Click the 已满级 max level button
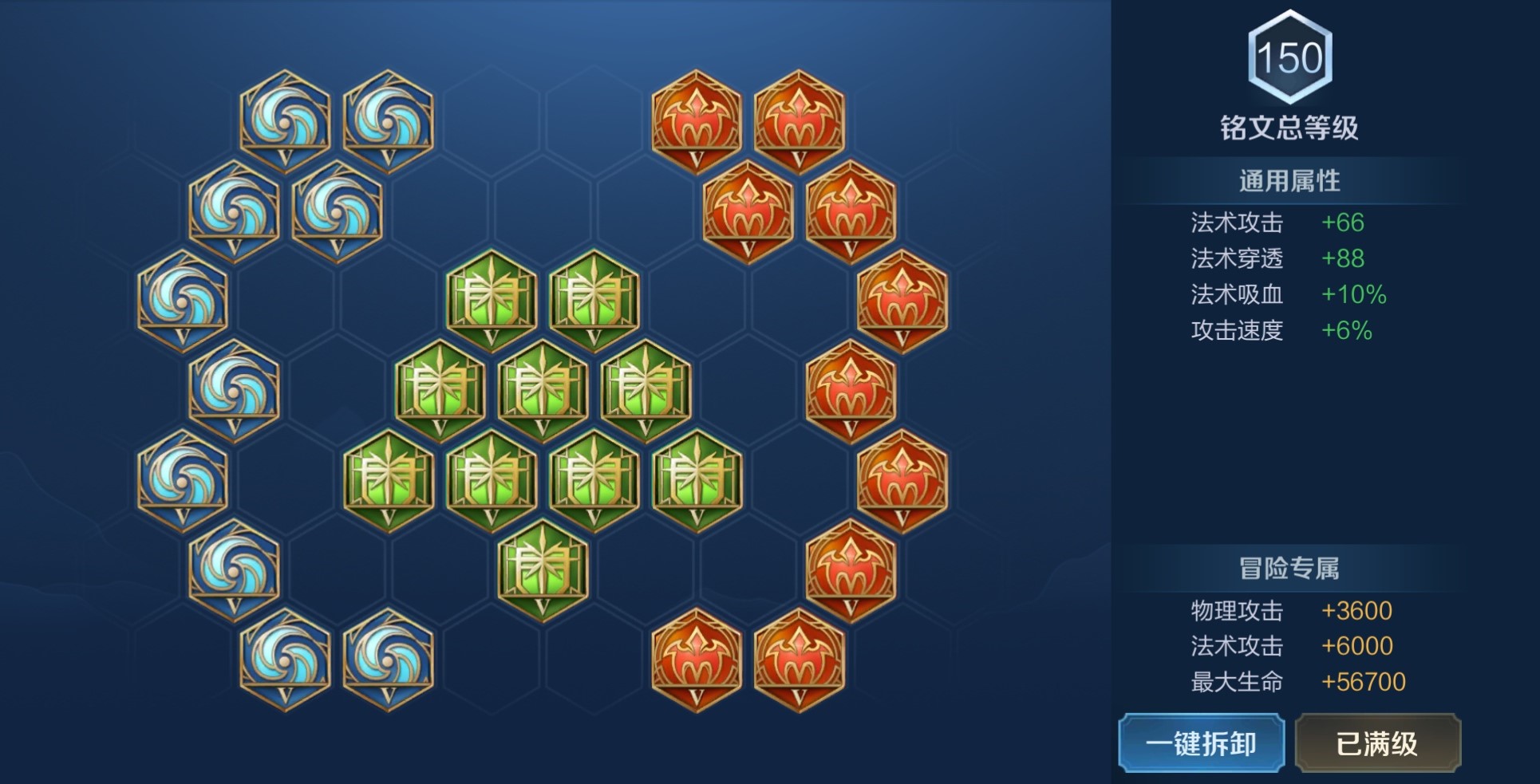The height and width of the screenshot is (784, 1540). [x=1377, y=743]
